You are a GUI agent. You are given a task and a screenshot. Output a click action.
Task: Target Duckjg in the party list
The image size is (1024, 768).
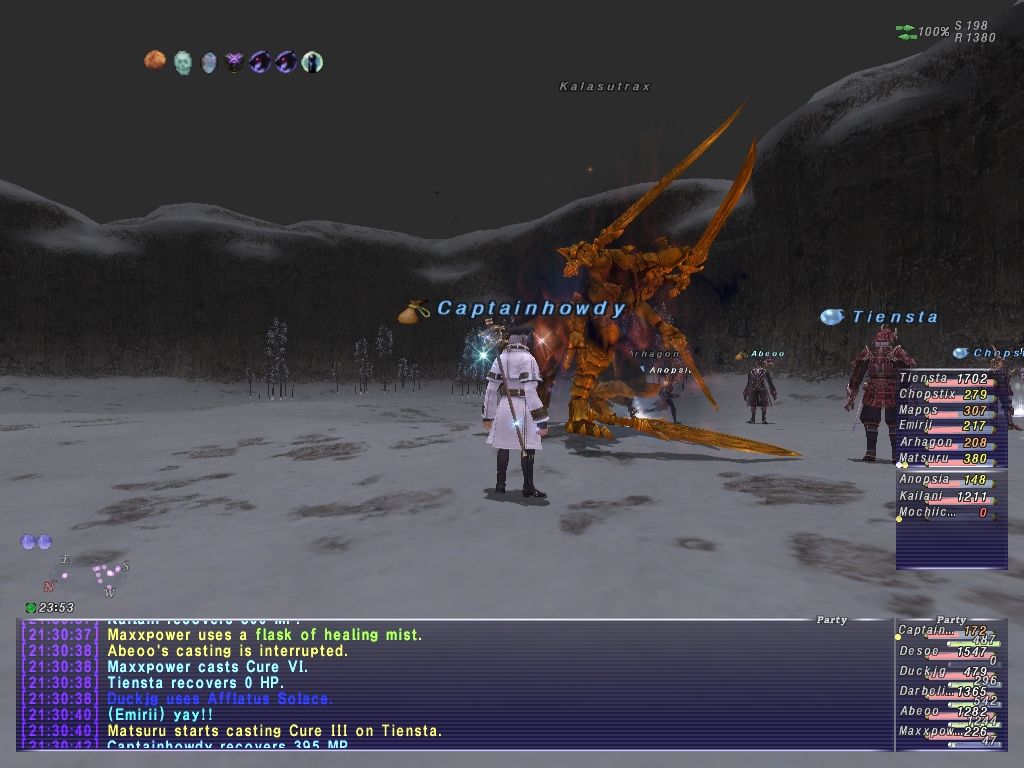948,672
